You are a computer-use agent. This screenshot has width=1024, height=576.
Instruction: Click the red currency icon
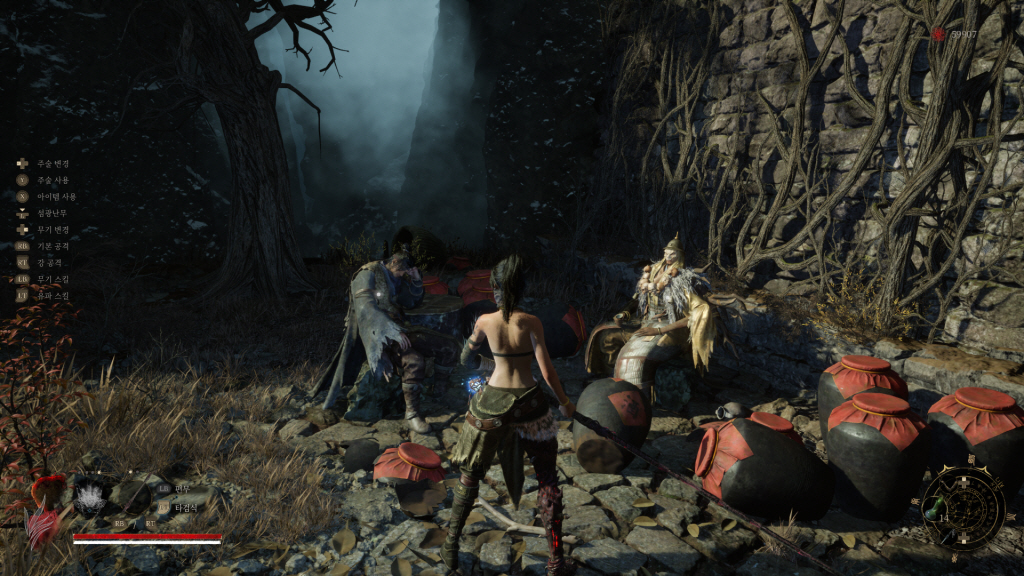[938, 35]
